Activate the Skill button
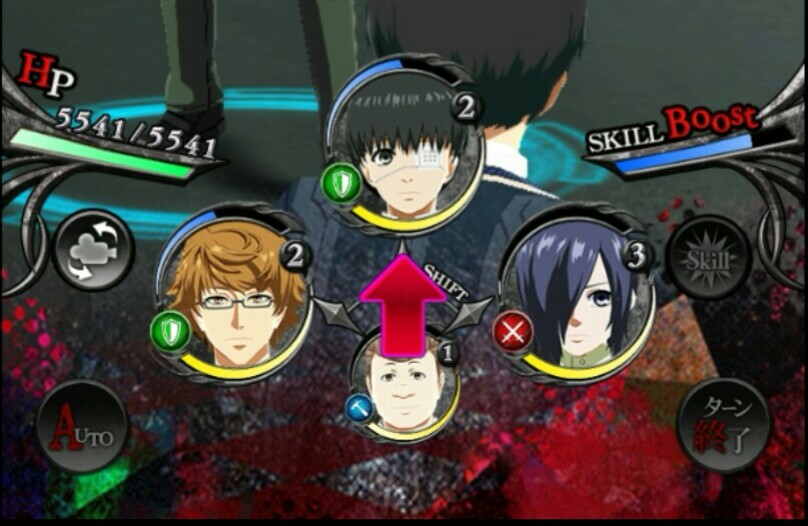This screenshot has height=526, width=808. coord(708,257)
